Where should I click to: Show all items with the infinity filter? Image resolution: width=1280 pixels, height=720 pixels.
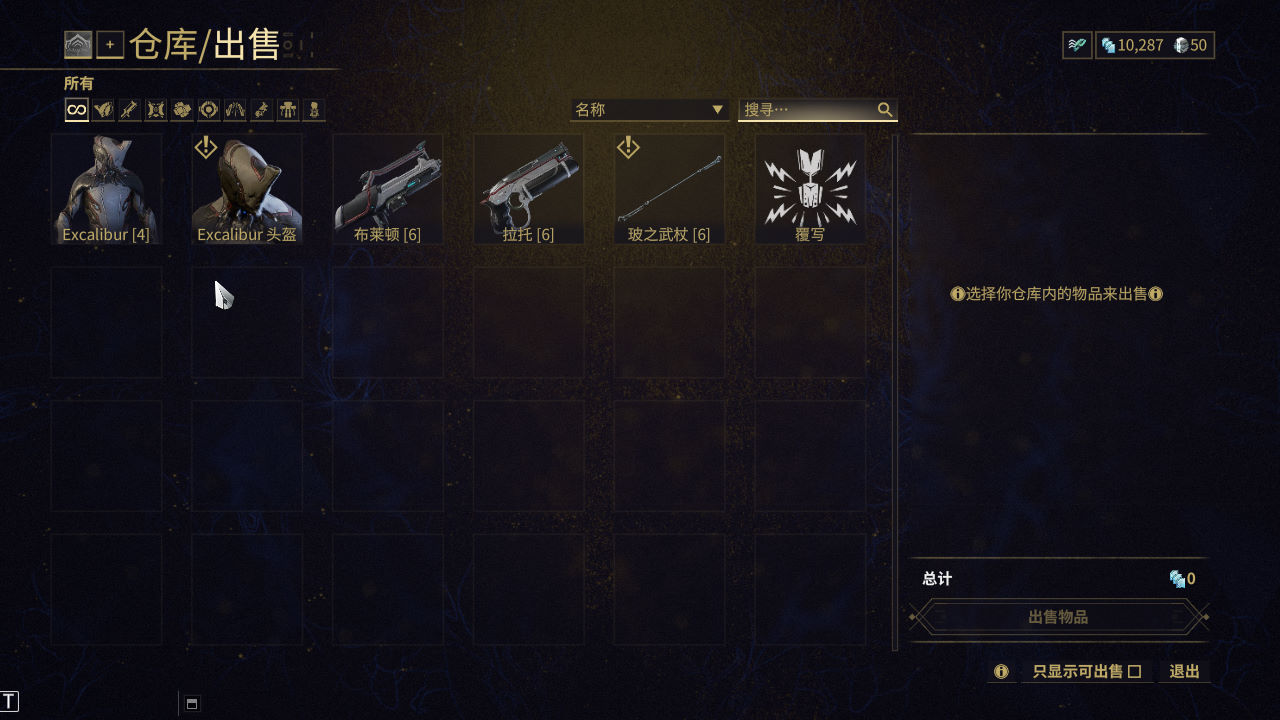click(77, 109)
